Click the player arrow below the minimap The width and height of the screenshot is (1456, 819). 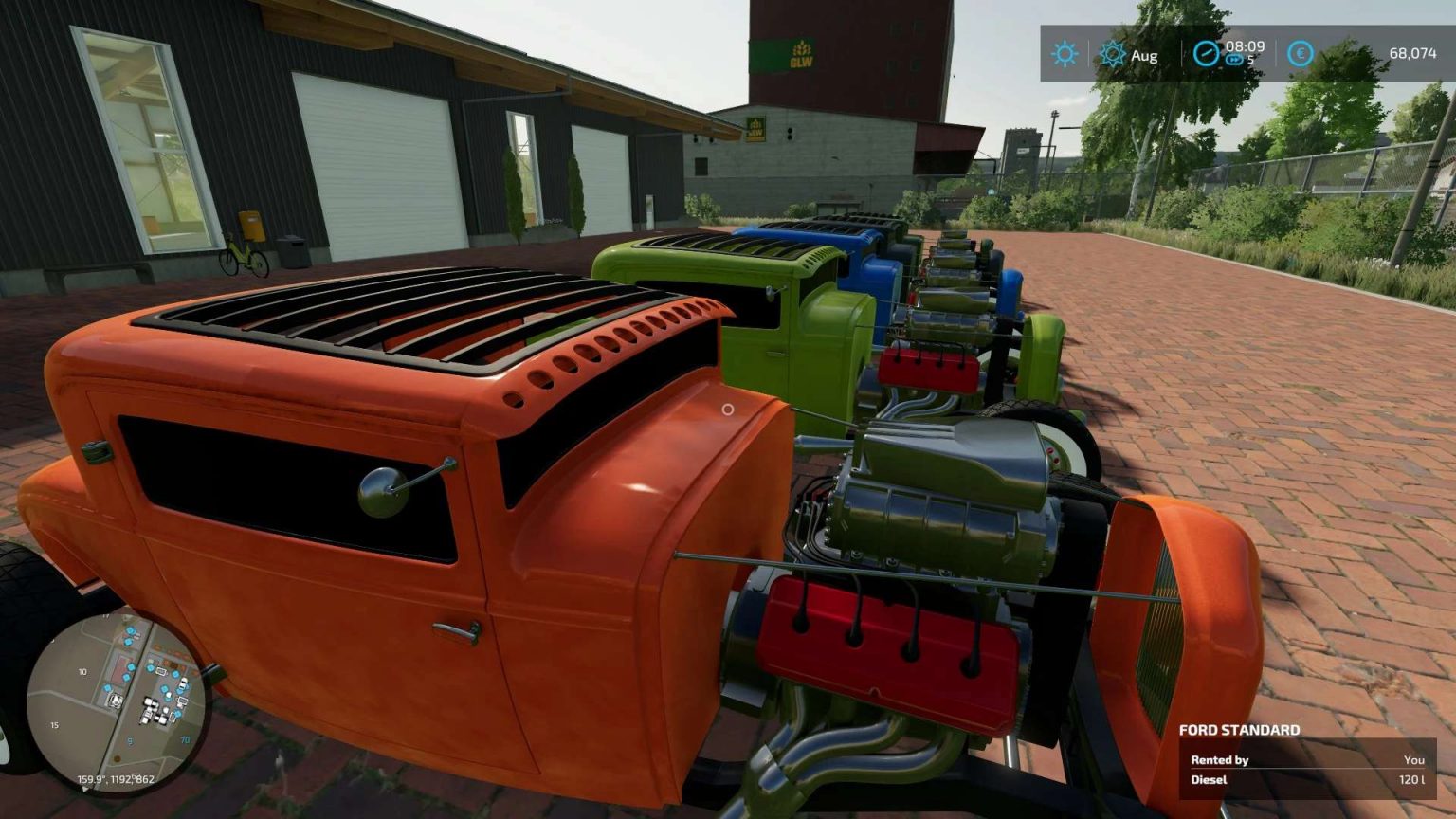tap(84, 789)
